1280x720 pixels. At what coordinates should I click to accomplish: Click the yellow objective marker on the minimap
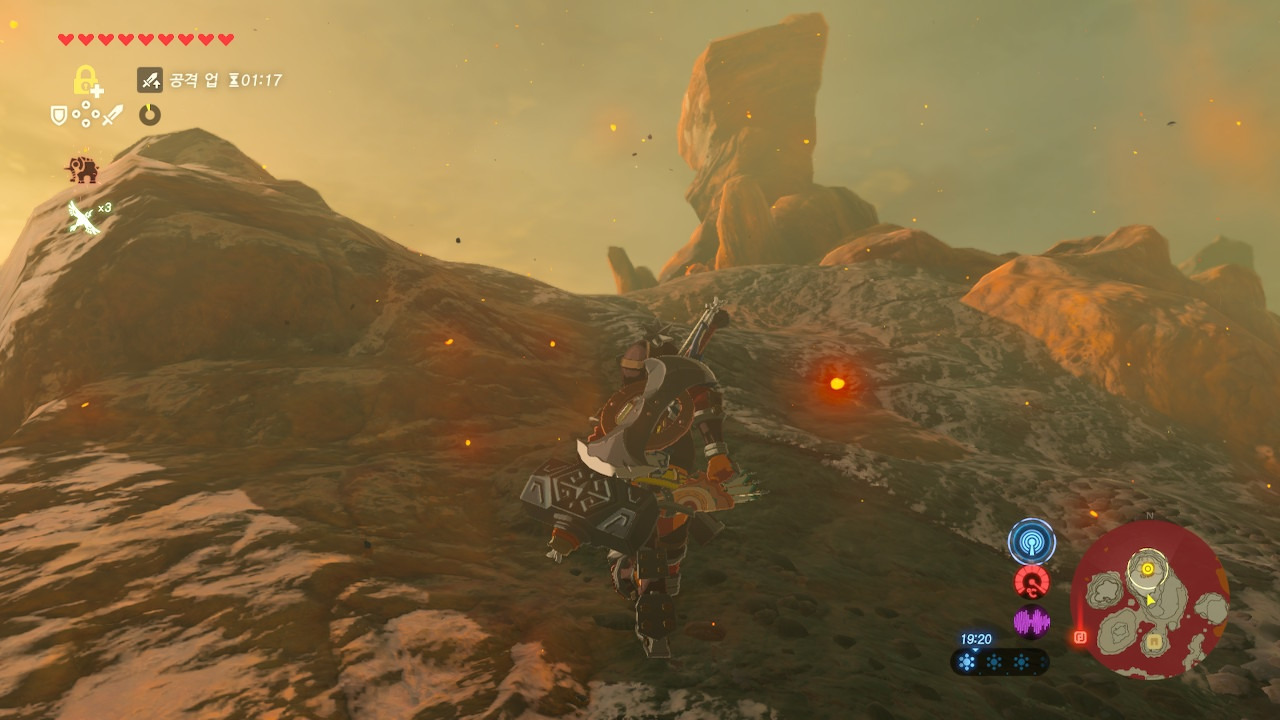[1148, 569]
